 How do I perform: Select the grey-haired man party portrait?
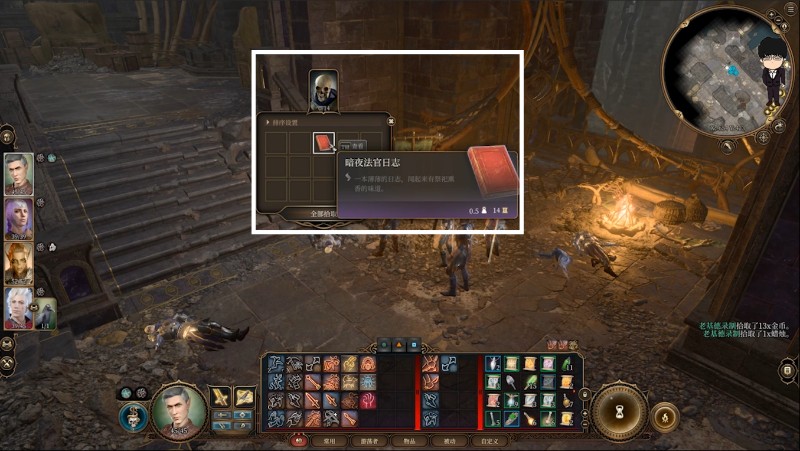(19, 174)
